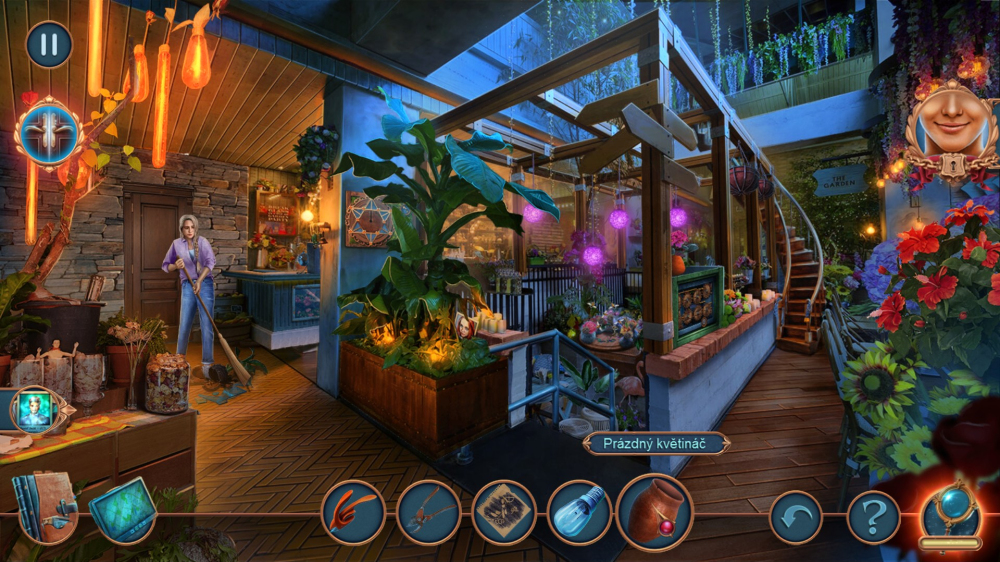The height and width of the screenshot is (562, 1000).
Task: Click the curved back arrow button
Action: tap(796, 517)
